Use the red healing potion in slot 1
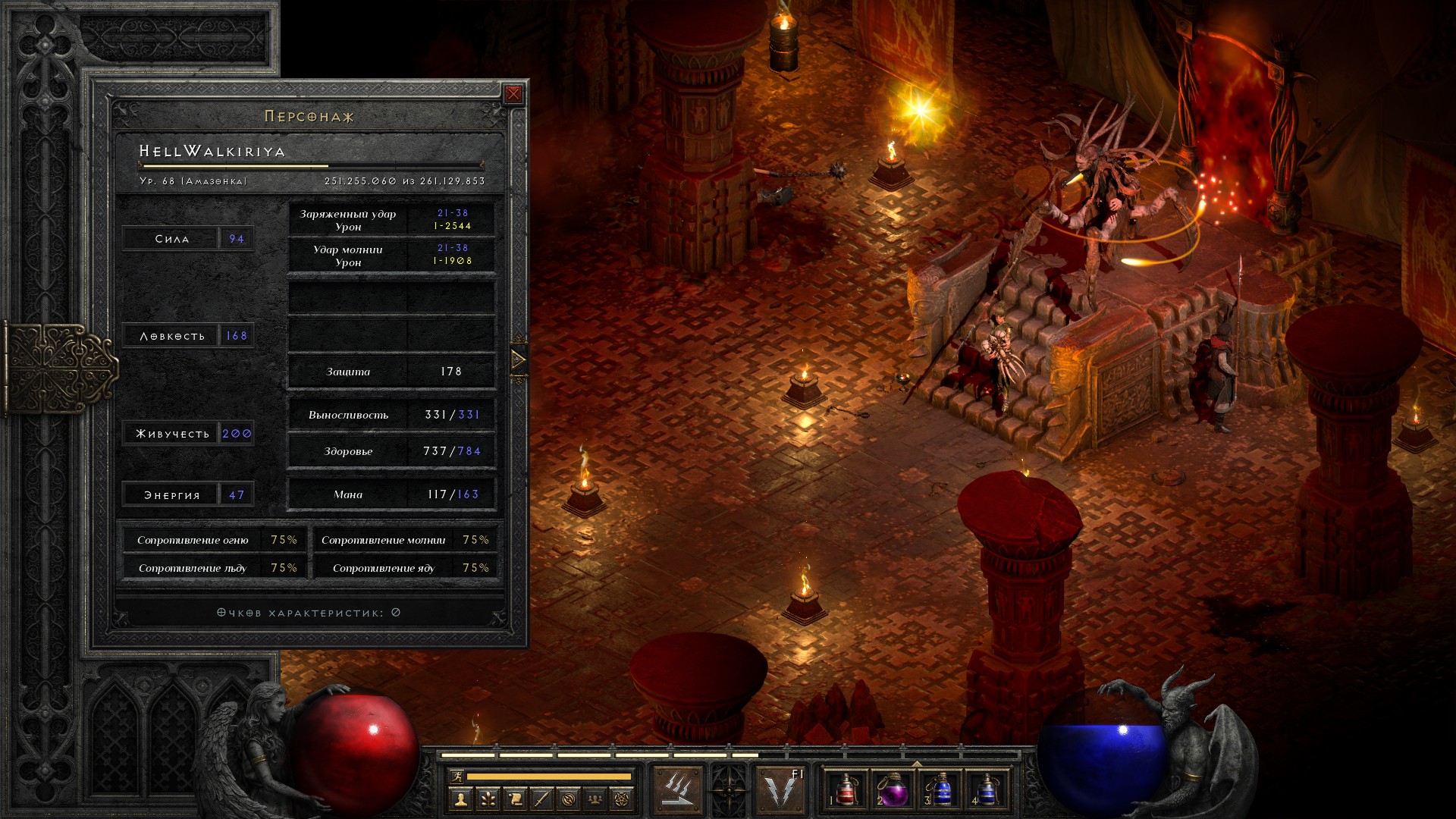 point(845,789)
